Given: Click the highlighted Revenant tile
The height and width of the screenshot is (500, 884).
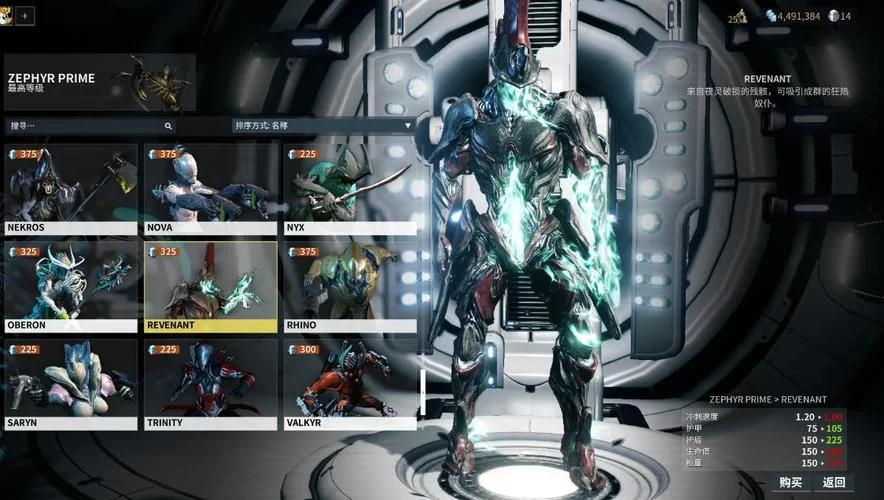Looking at the screenshot, I should pyautogui.click(x=210, y=285).
